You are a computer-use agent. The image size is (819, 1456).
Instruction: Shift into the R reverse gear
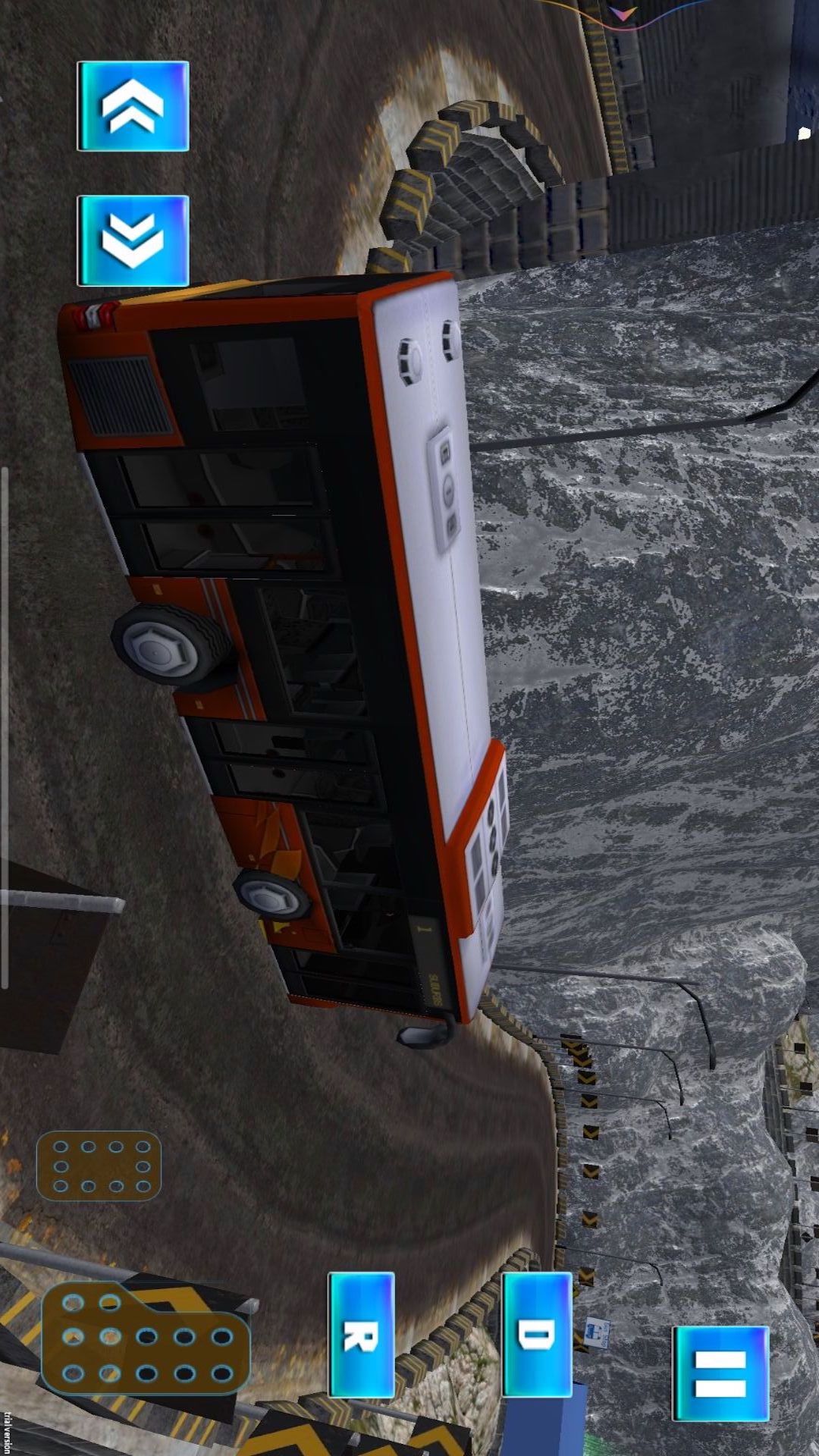tap(361, 1335)
